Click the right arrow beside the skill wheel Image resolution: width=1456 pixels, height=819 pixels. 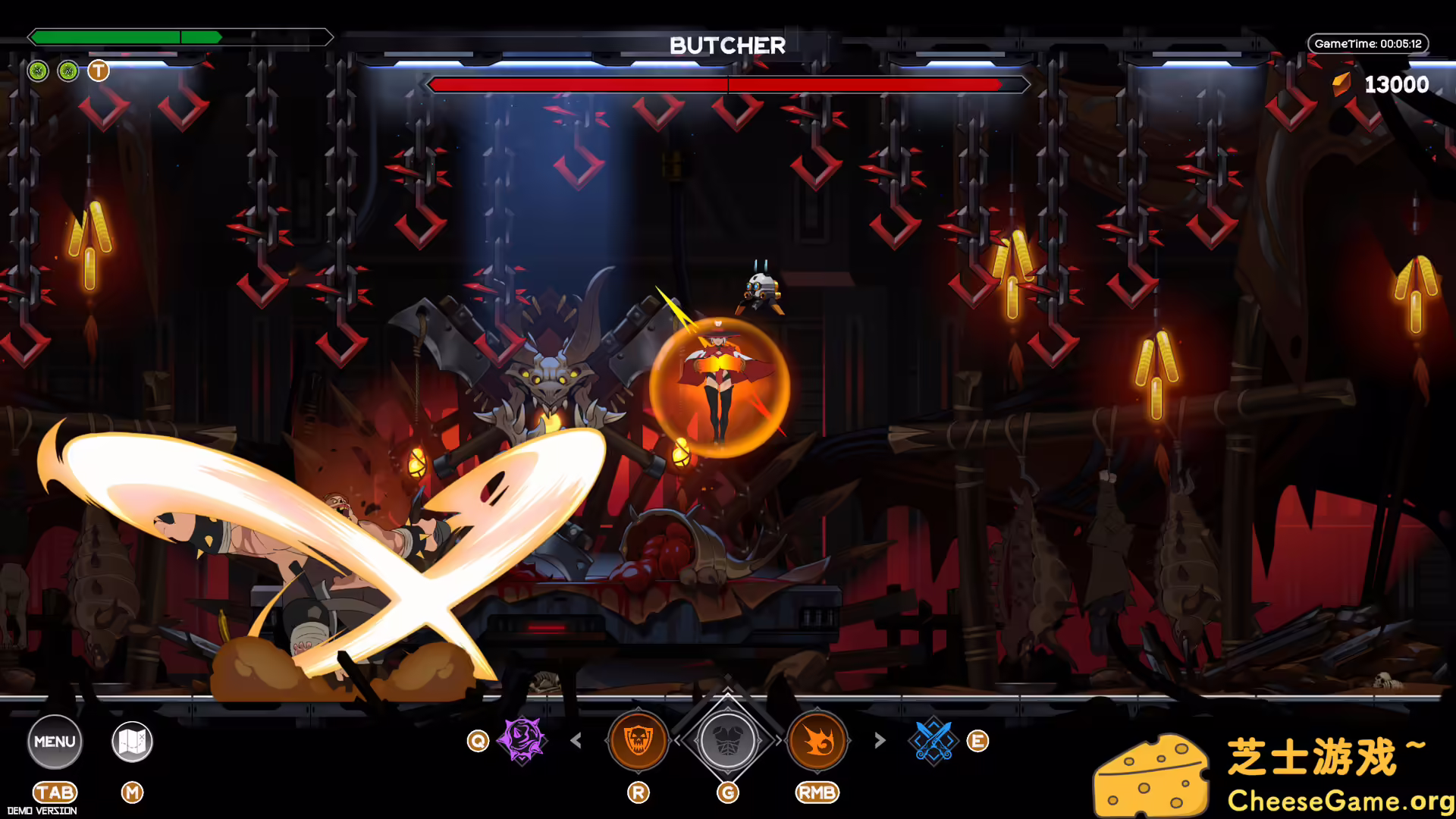[880, 740]
